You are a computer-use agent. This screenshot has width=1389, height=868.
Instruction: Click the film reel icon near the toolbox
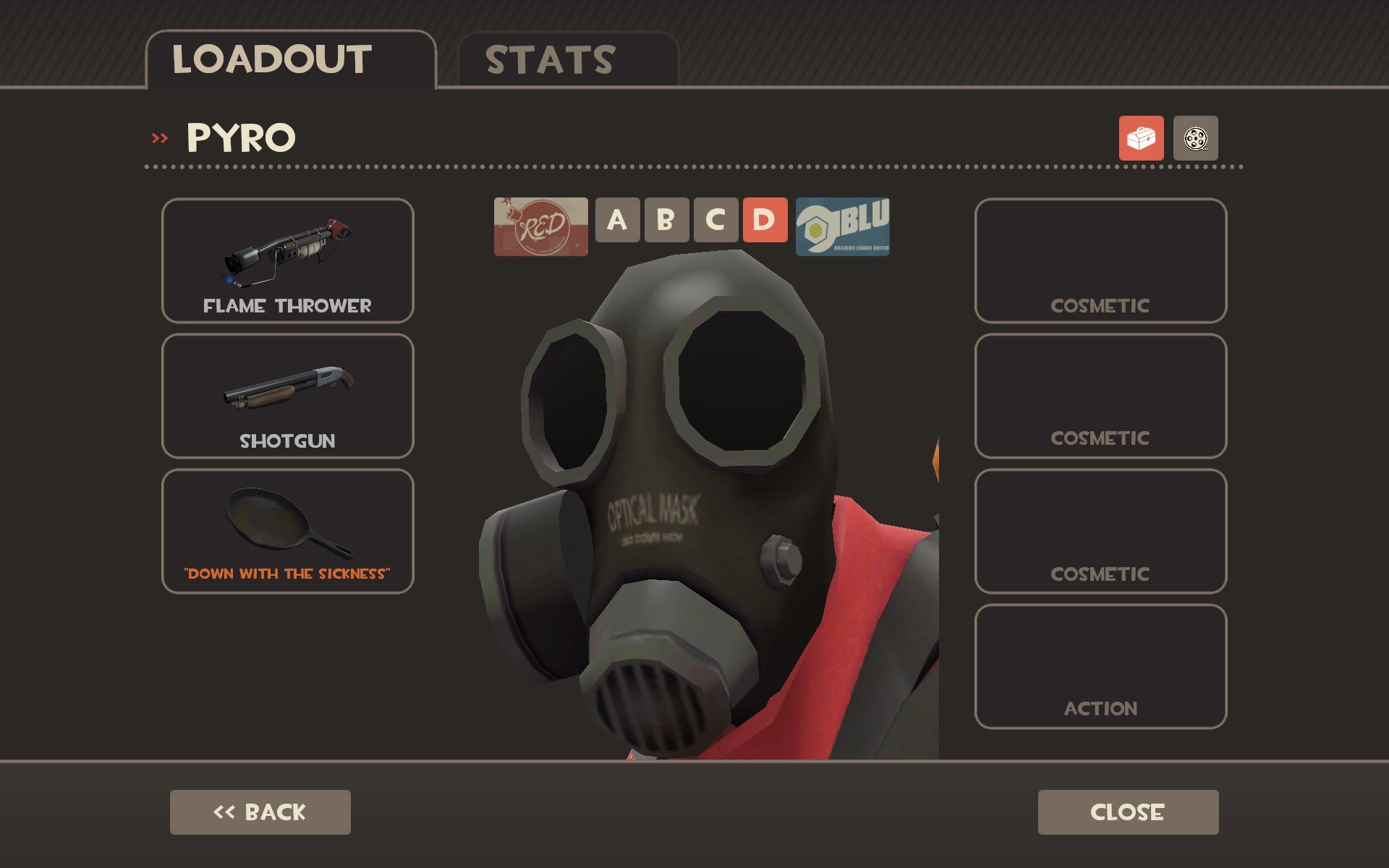tap(1195, 139)
